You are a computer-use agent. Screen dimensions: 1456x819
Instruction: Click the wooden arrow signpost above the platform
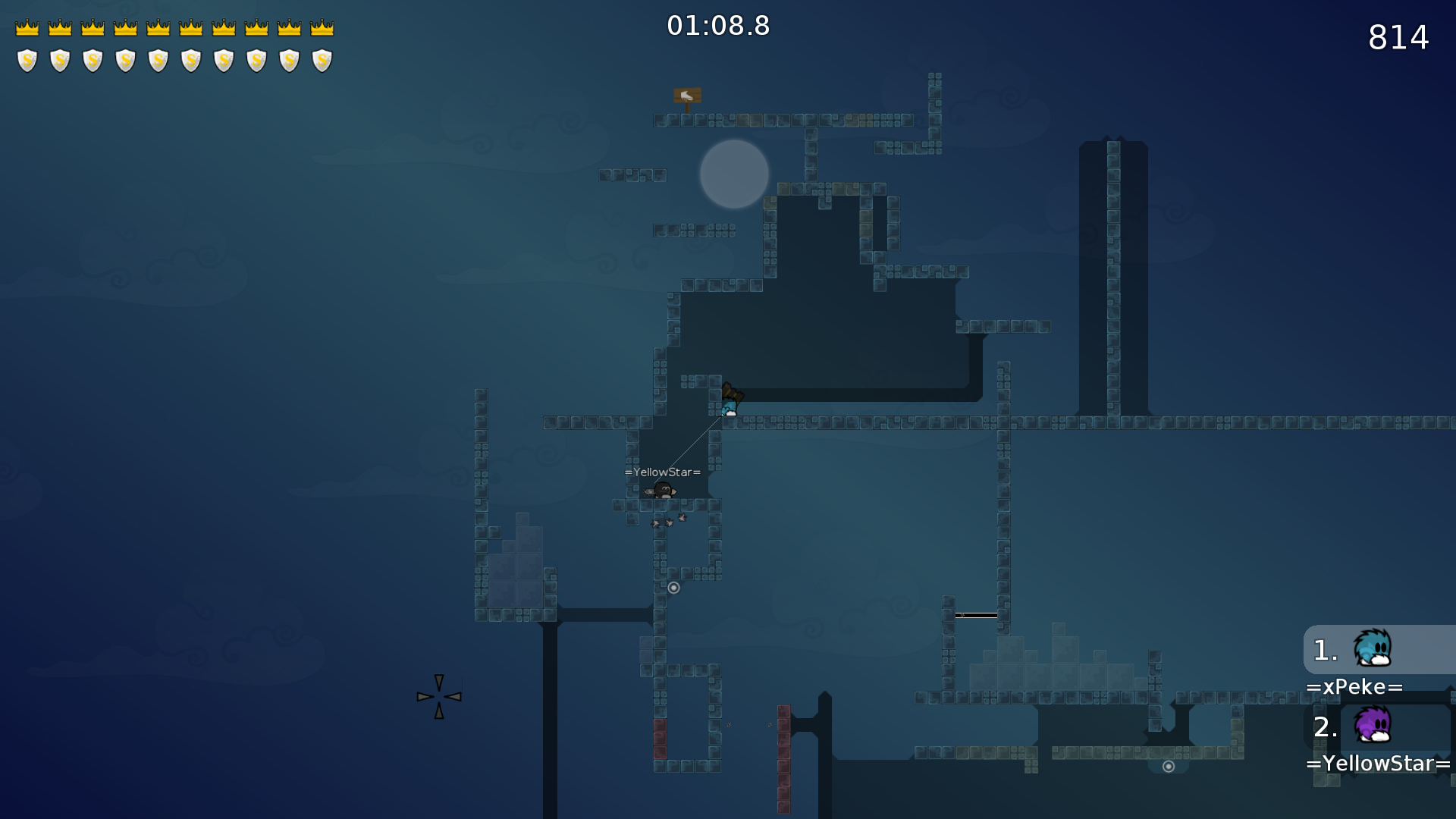686,96
